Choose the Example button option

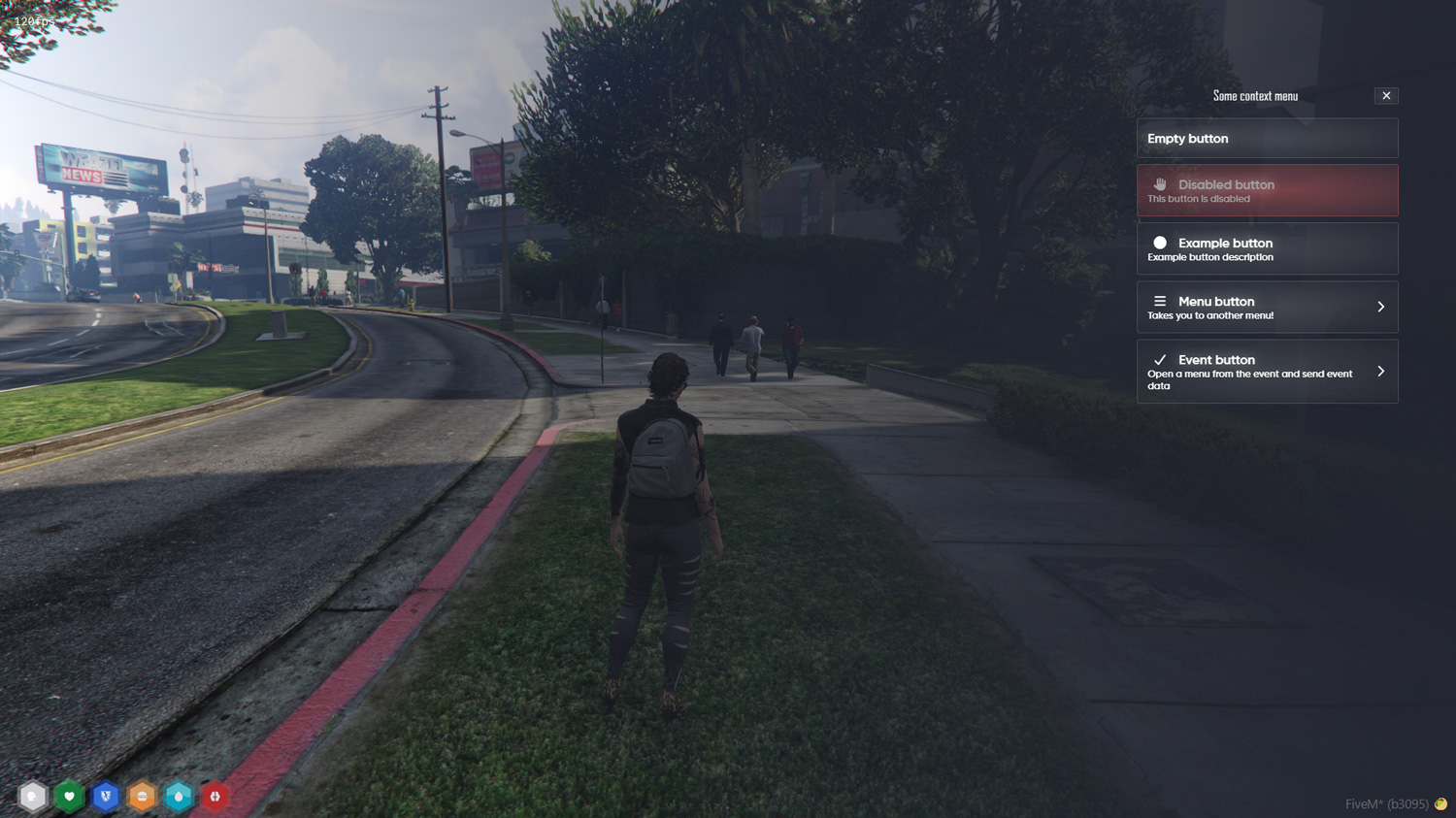pos(1267,249)
